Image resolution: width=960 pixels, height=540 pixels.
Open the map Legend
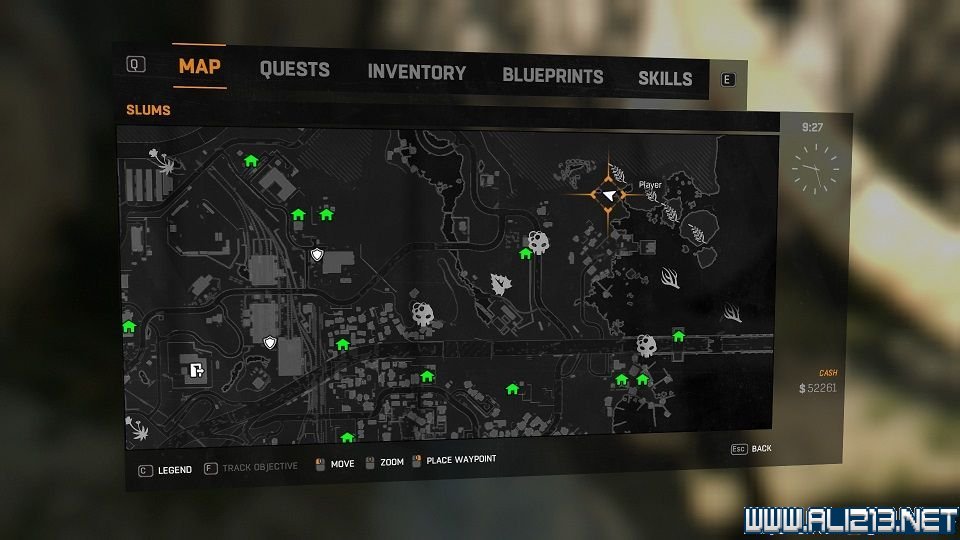(174, 470)
